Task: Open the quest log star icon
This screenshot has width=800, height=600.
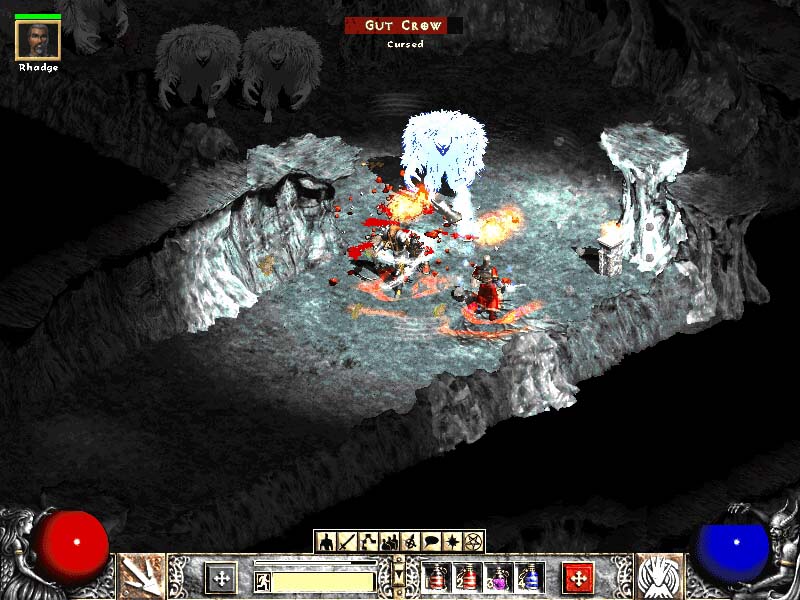Action: pyautogui.click(x=452, y=542)
